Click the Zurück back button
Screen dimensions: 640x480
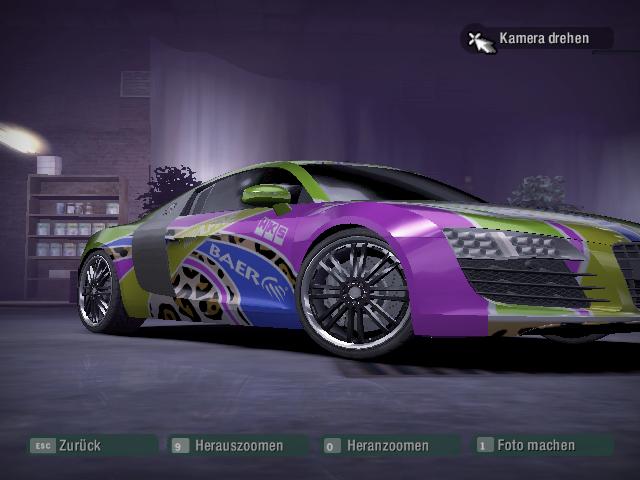pos(80,445)
